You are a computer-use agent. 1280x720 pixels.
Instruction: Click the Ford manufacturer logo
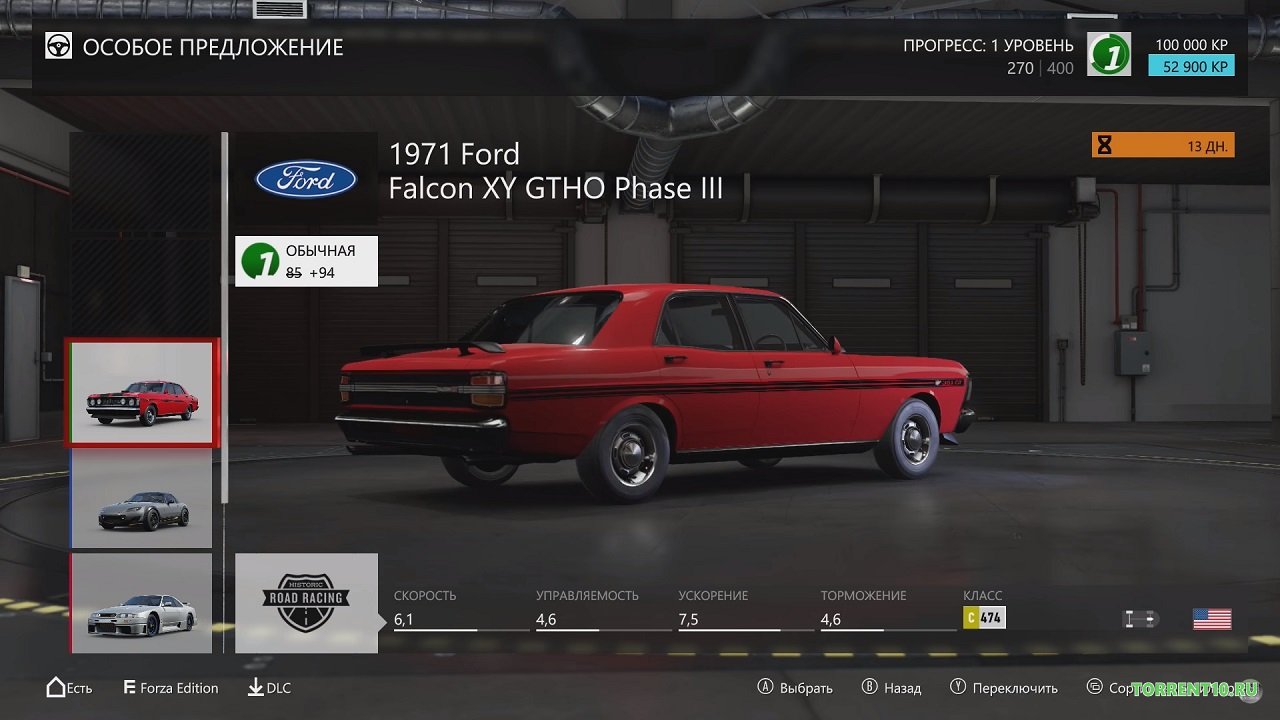[306, 180]
